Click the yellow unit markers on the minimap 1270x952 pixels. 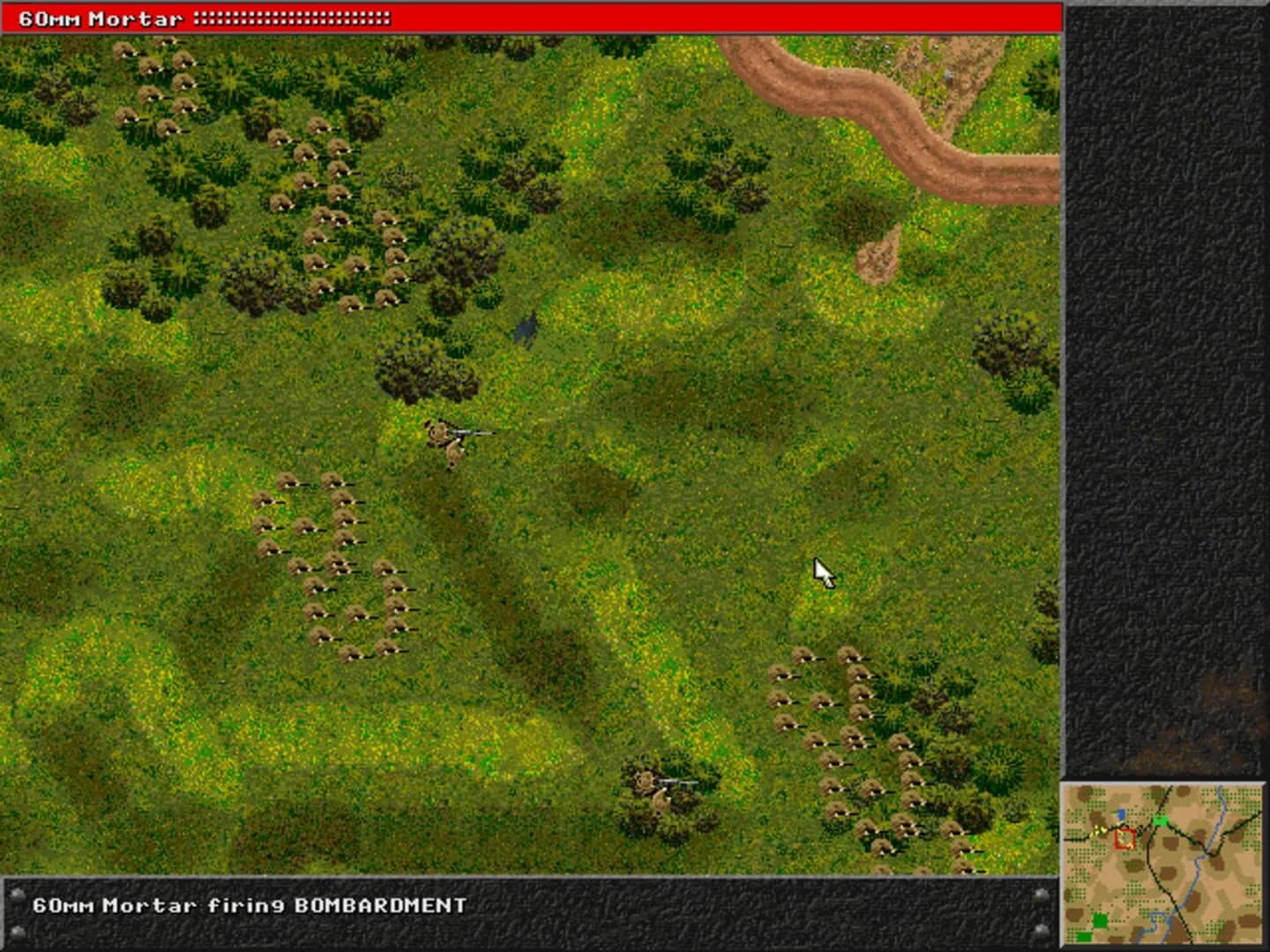point(1099,831)
